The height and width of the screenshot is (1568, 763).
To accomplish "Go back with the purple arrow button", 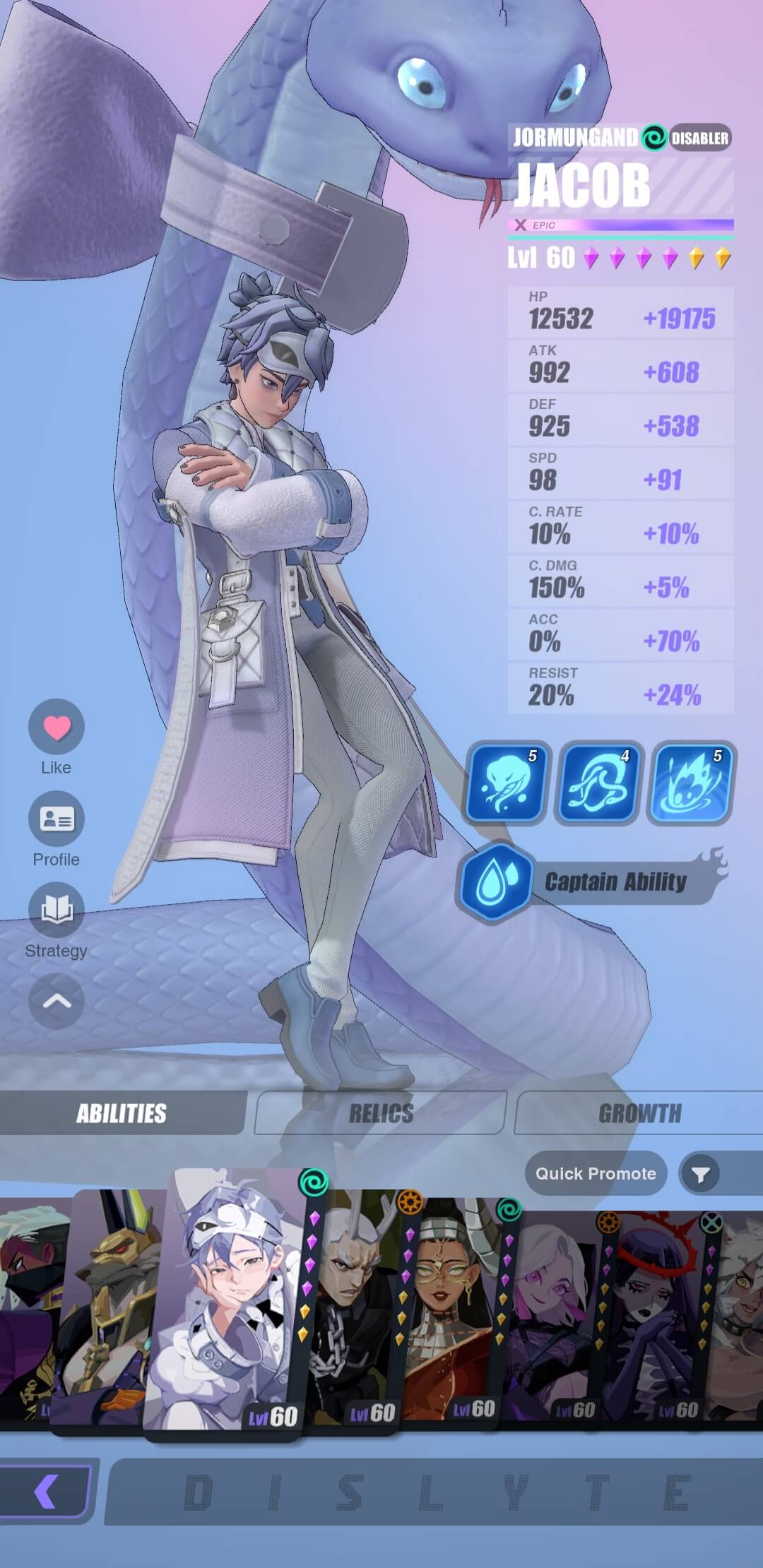I will (45, 1490).
